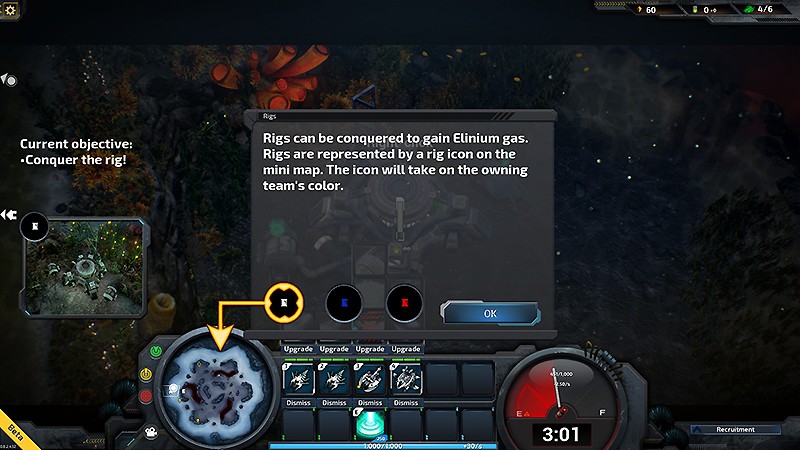The image size is (800, 450).
Task: Select the blue rig icon example
Action: tap(344, 302)
